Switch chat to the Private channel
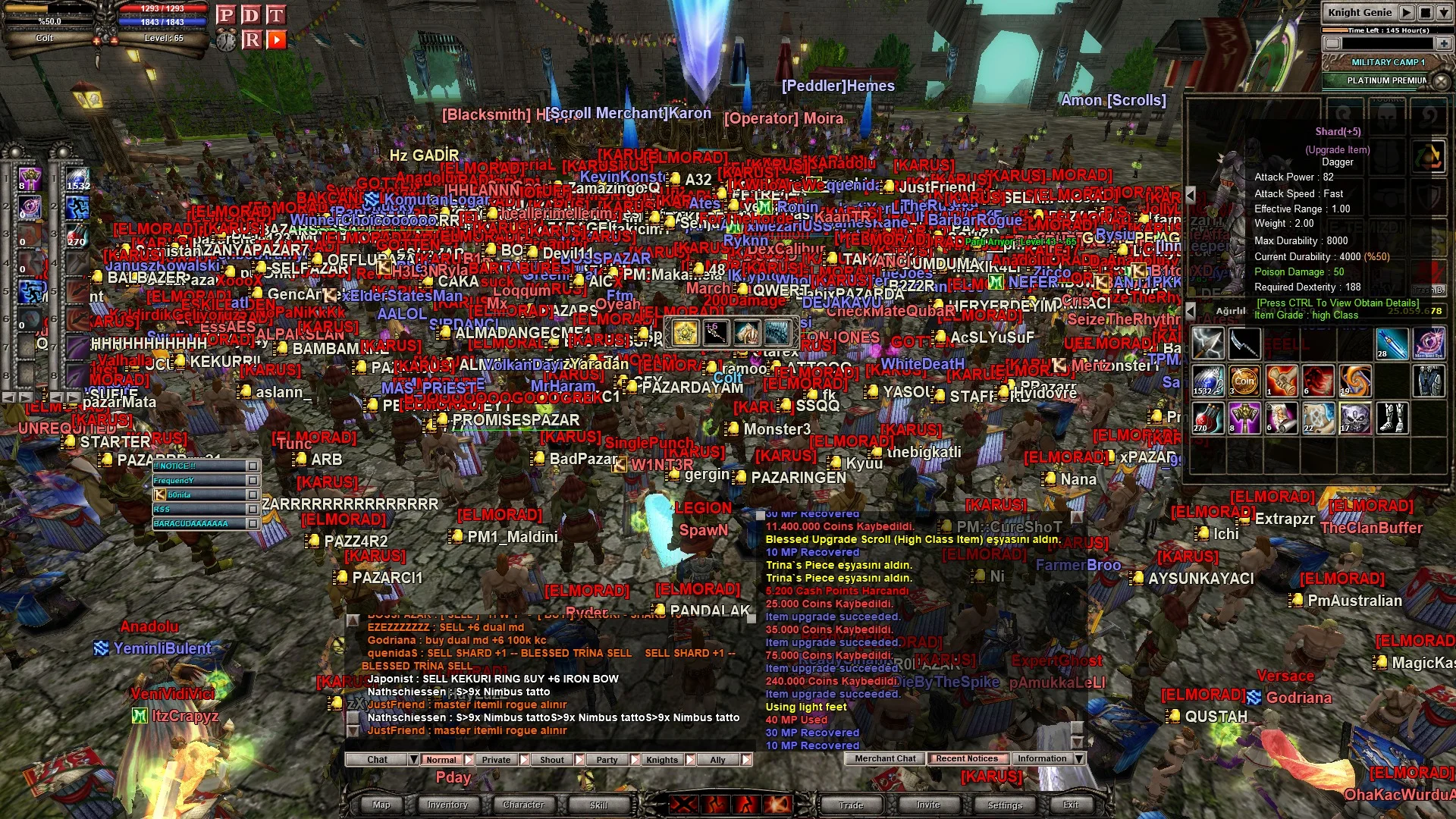The width and height of the screenshot is (1456, 819). 496,759
